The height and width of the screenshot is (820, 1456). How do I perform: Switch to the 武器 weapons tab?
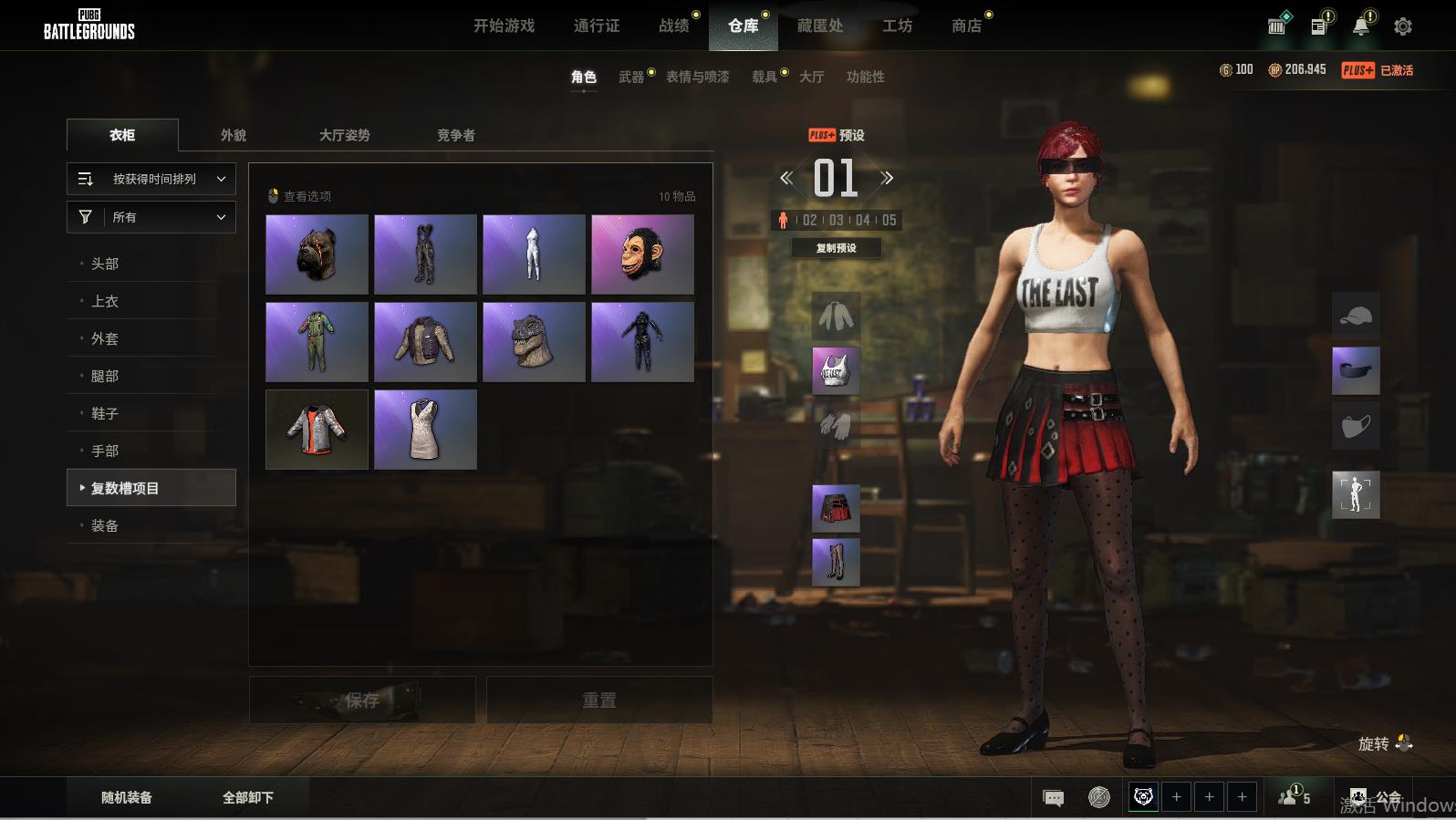[x=631, y=77]
